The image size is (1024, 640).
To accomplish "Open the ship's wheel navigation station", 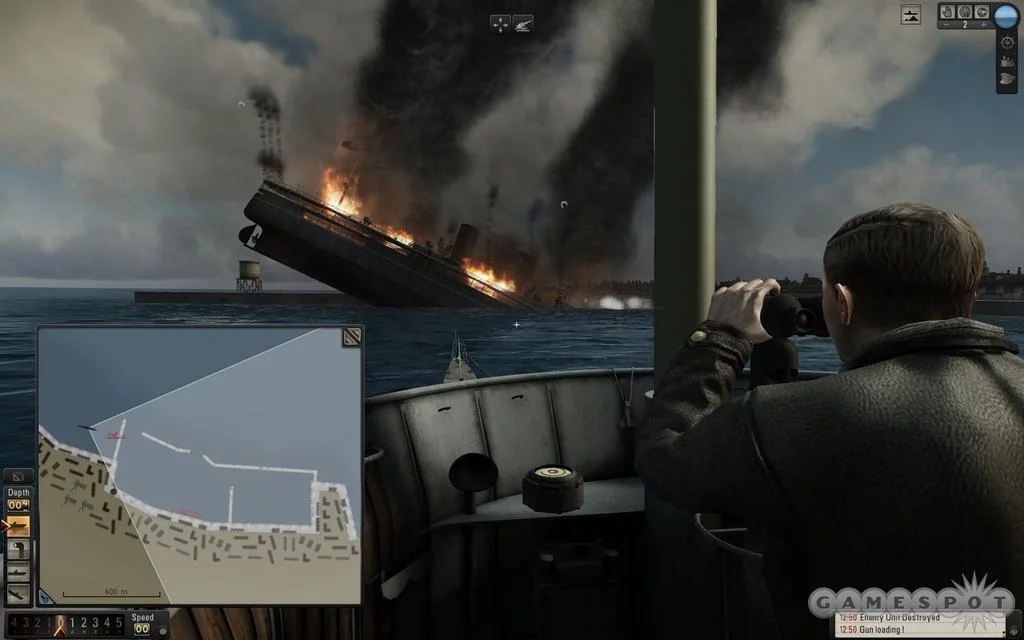I will pos(1006,44).
